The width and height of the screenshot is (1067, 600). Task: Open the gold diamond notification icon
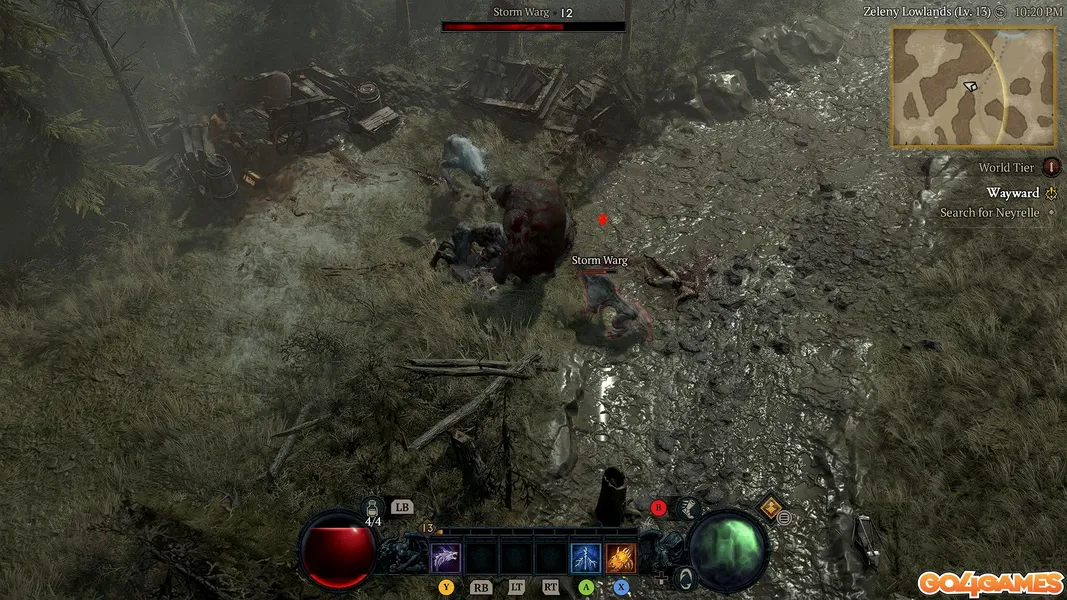pos(770,506)
